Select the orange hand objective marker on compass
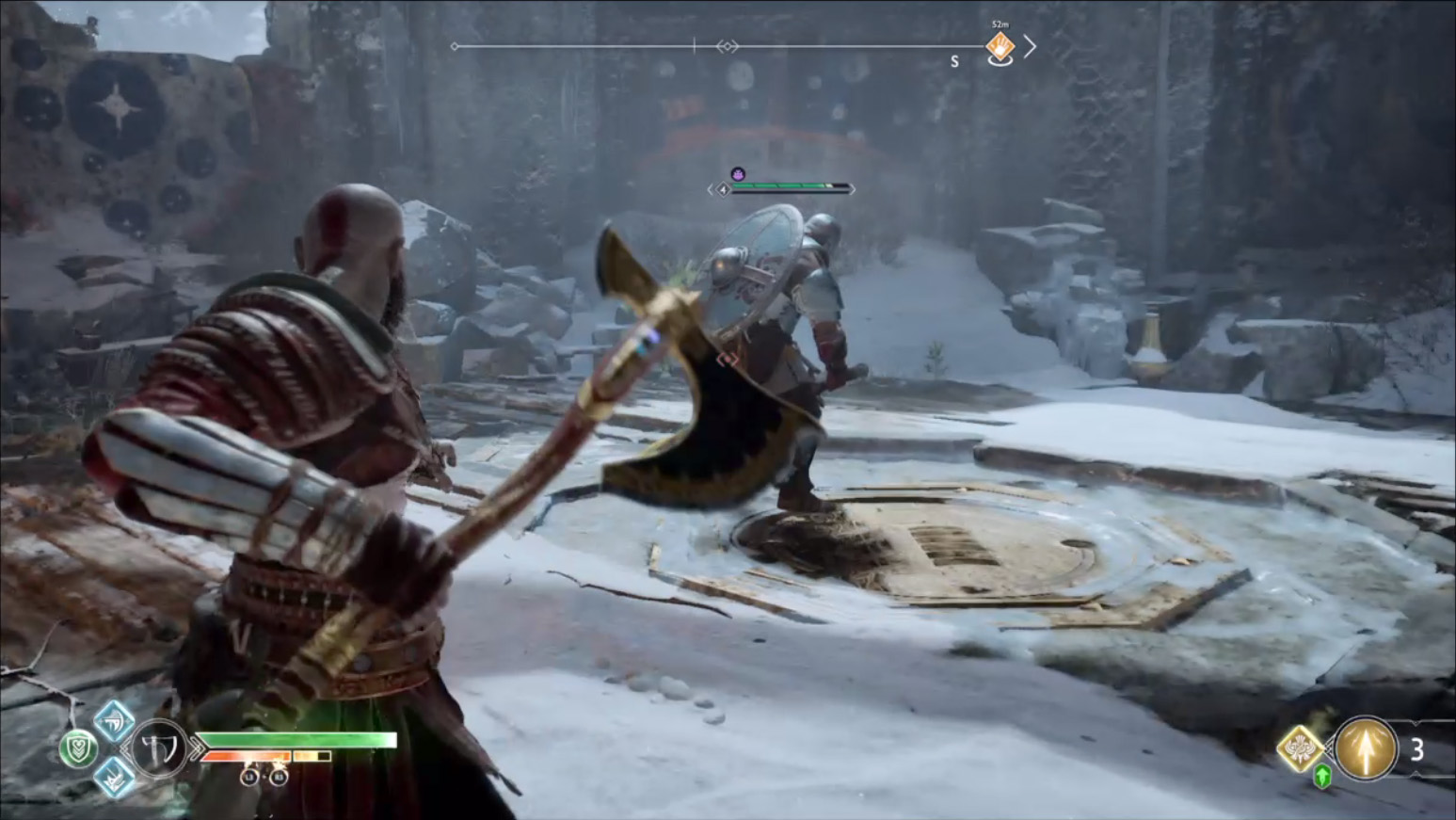This screenshot has width=1456, height=820. pos(1000,45)
